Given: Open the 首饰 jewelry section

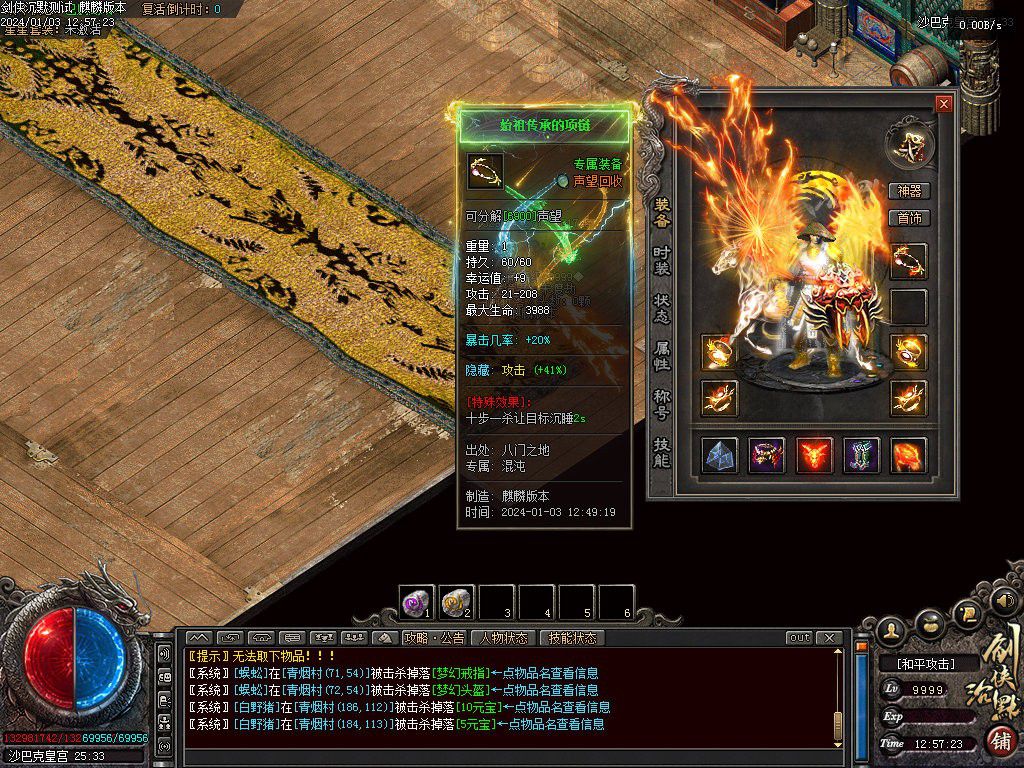Looking at the screenshot, I should (909, 218).
